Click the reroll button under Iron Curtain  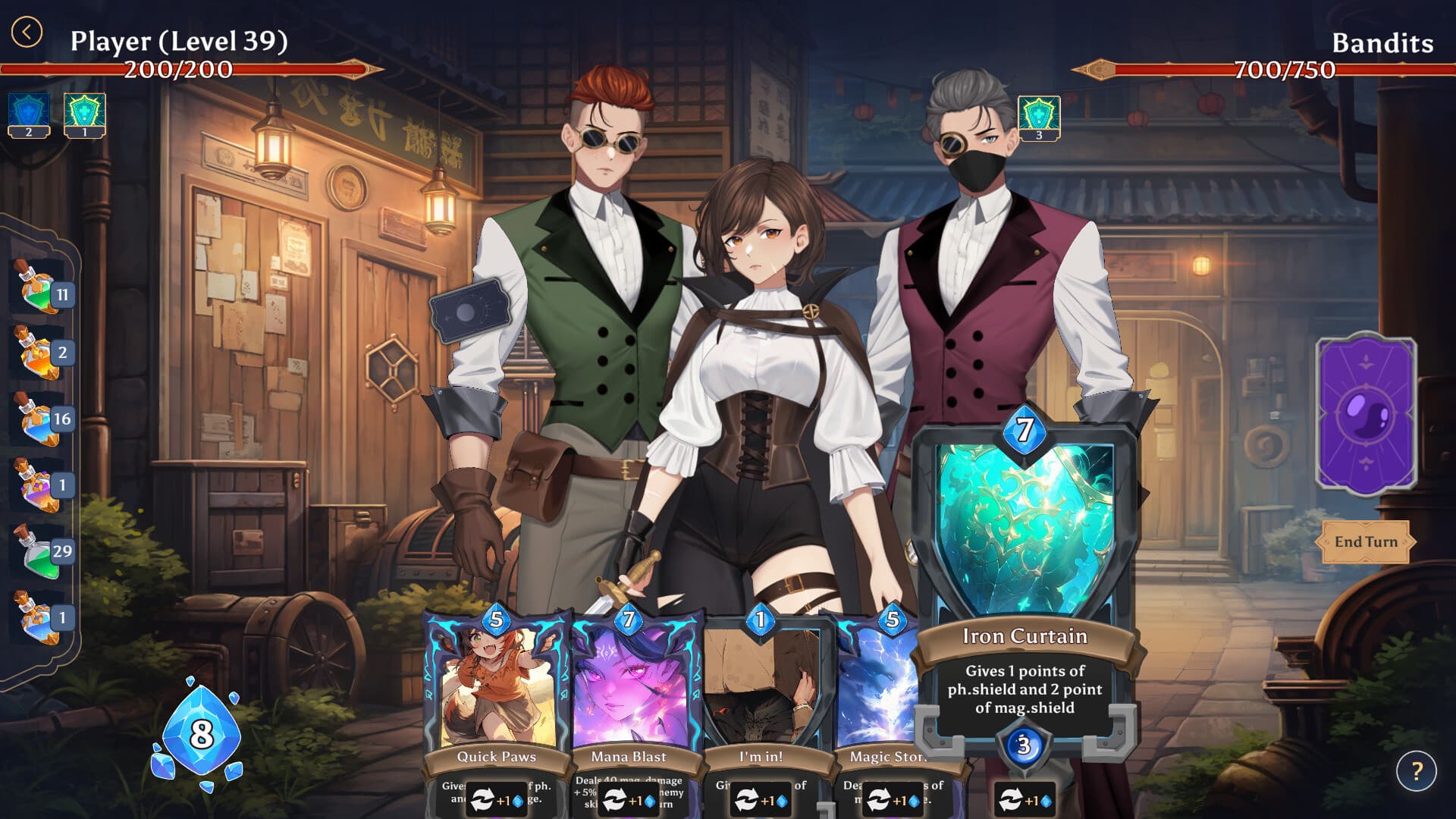tap(1025, 800)
